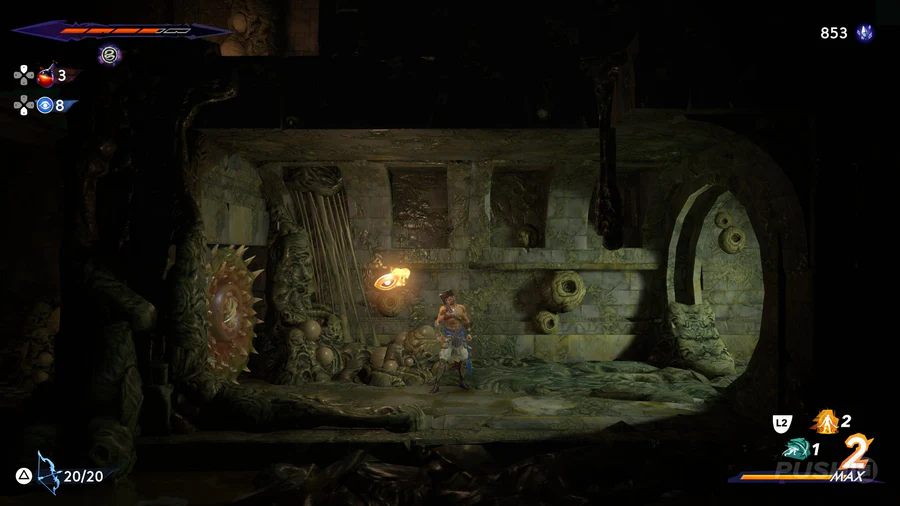Click the swirl amulet icon under health bar
The height and width of the screenshot is (506, 900).
pyautogui.click(x=110, y=54)
